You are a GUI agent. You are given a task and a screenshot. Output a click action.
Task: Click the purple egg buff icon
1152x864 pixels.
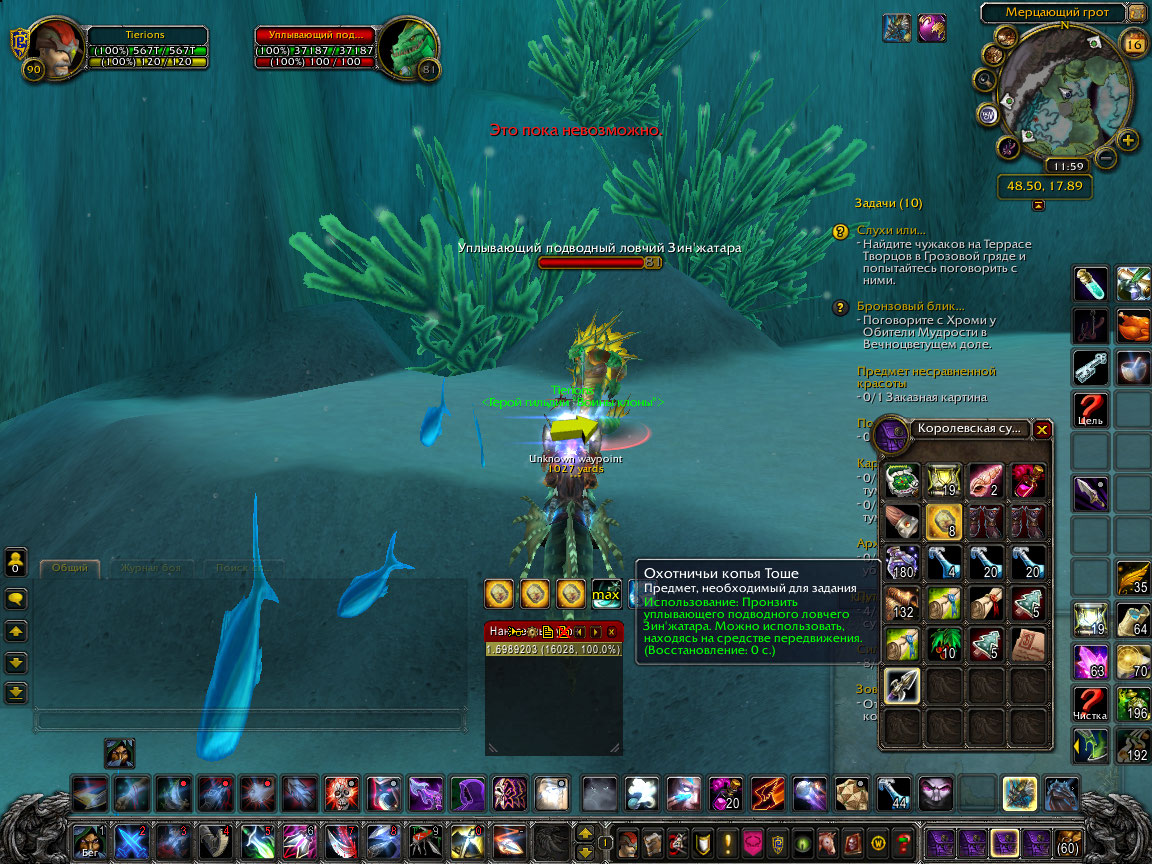932,27
